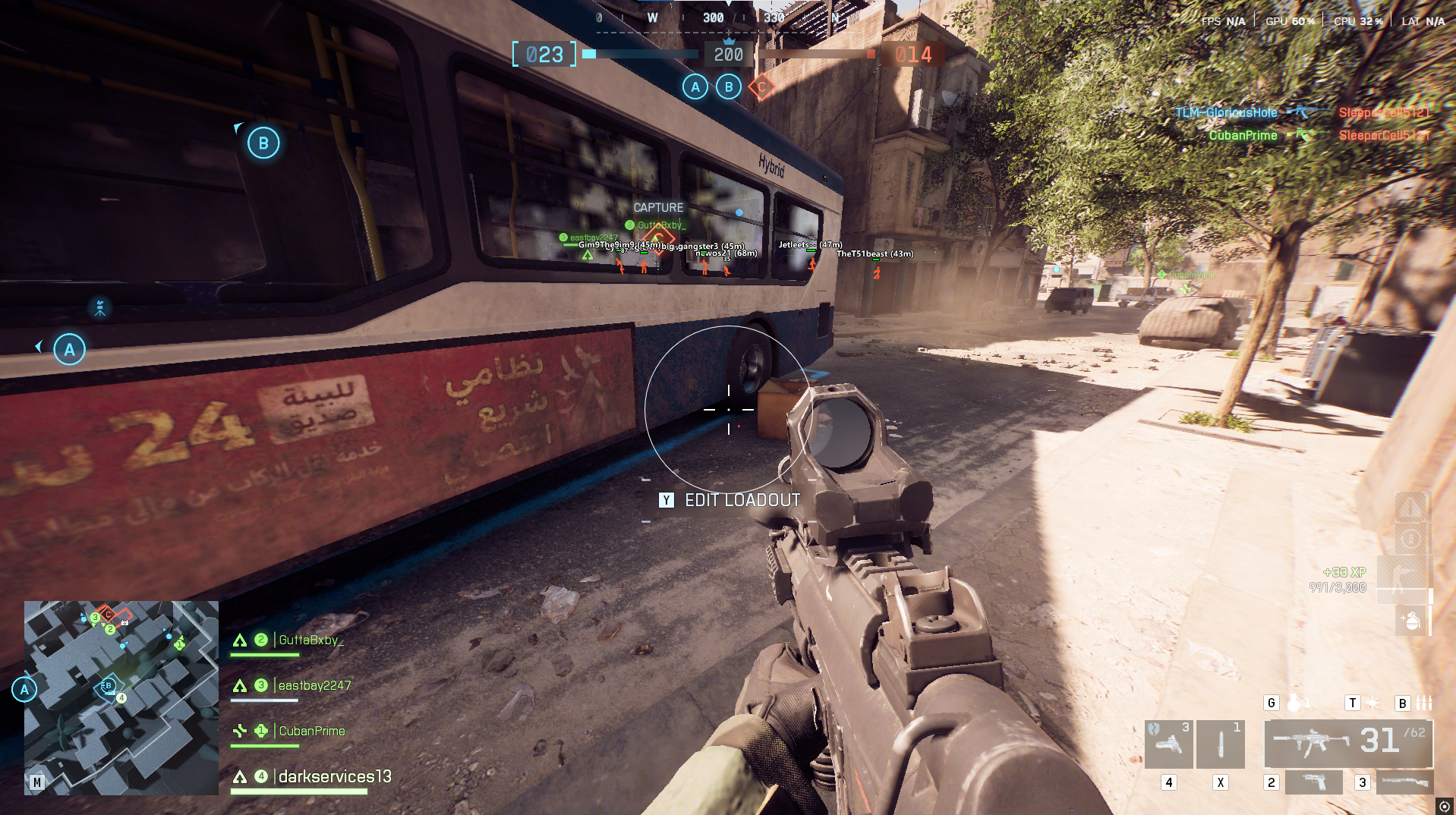The width and height of the screenshot is (1456, 815).
Task: Expand the compass bar at the top
Action: point(728,17)
